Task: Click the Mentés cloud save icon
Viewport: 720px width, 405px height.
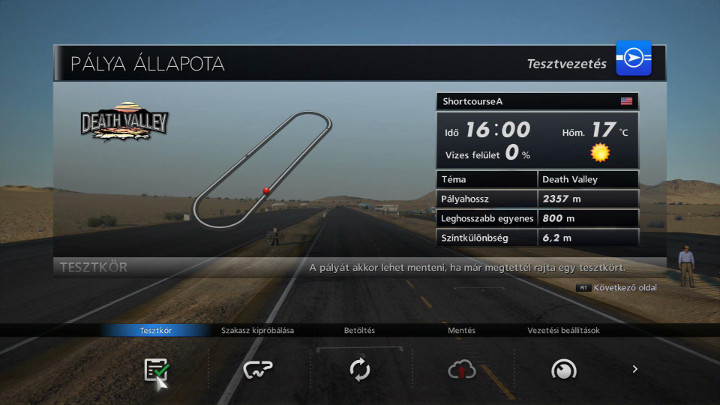Action: tap(461, 370)
